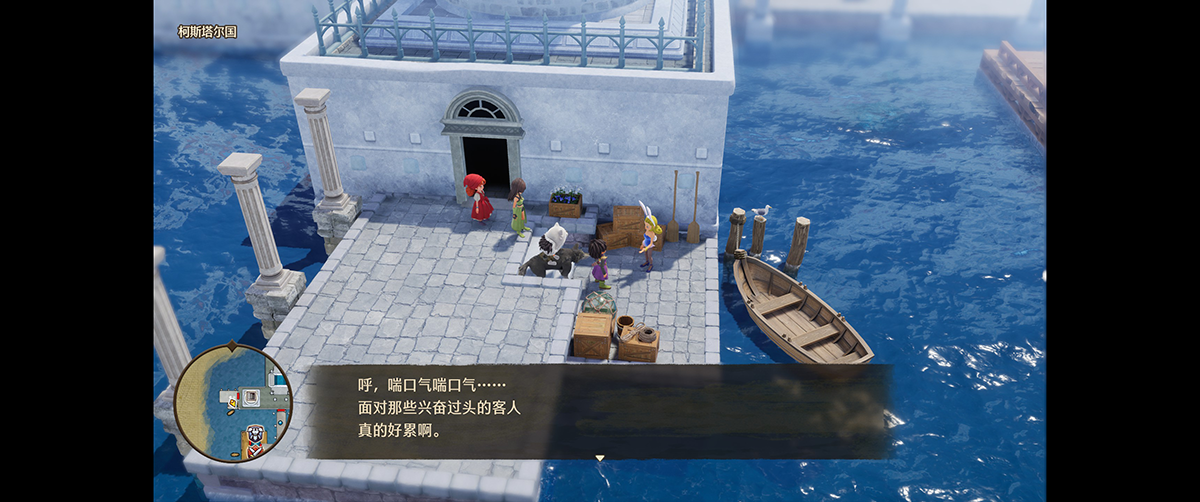
Task: Click the dialogue text box to continue
Action: pyautogui.click(x=598, y=410)
